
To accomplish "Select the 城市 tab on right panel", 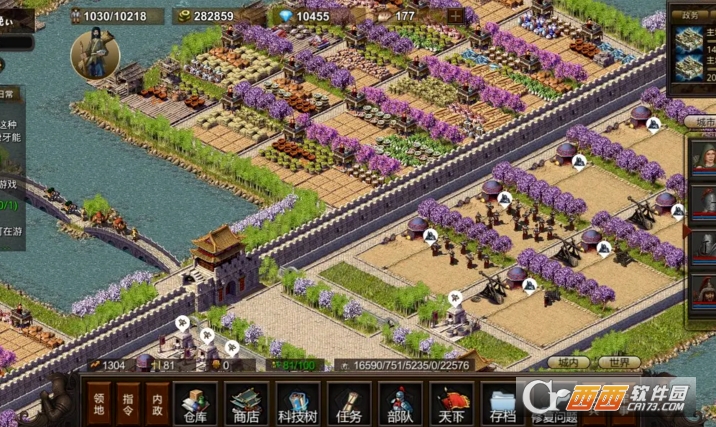I will click(x=699, y=121).
